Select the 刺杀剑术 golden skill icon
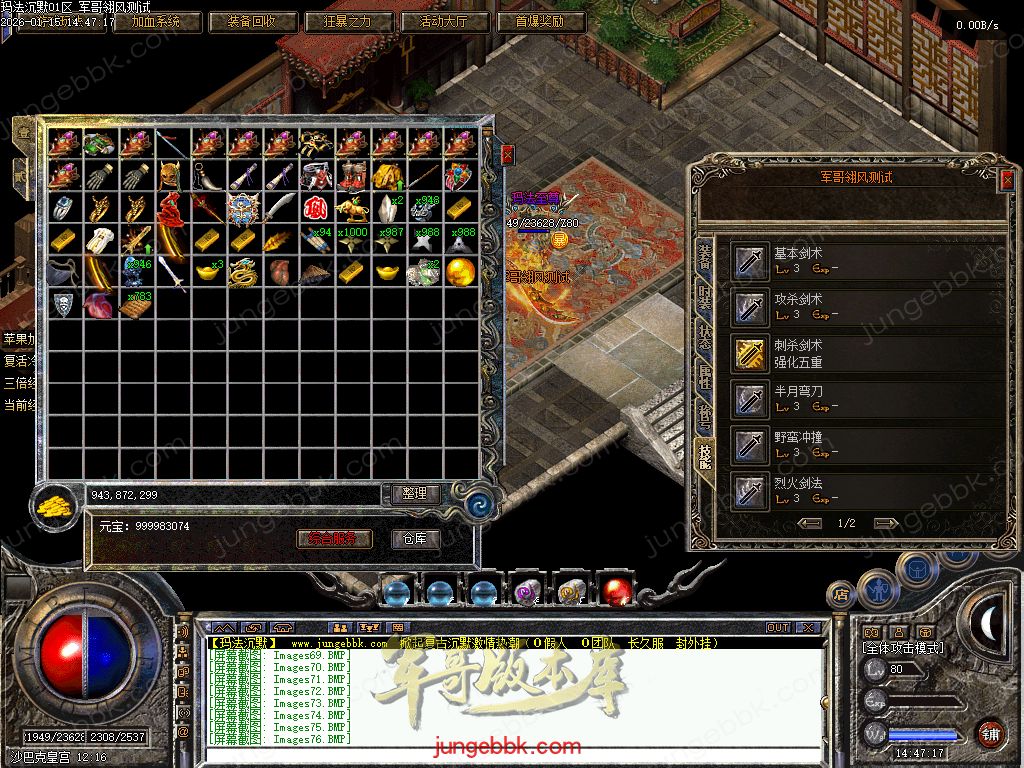The height and width of the screenshot is (768, 1024). pos(749,353)
